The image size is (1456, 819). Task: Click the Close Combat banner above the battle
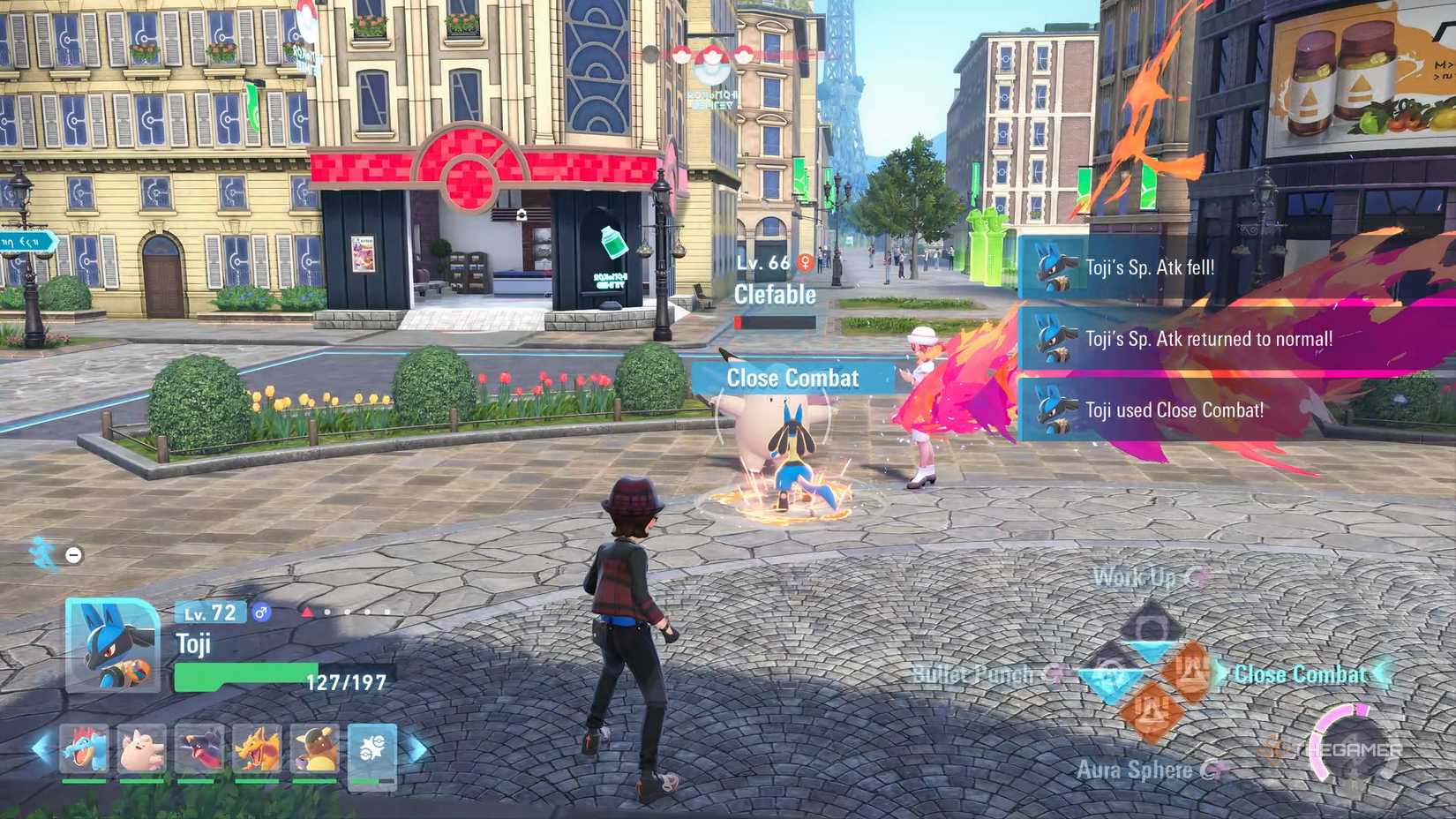[x=792, y=378]
